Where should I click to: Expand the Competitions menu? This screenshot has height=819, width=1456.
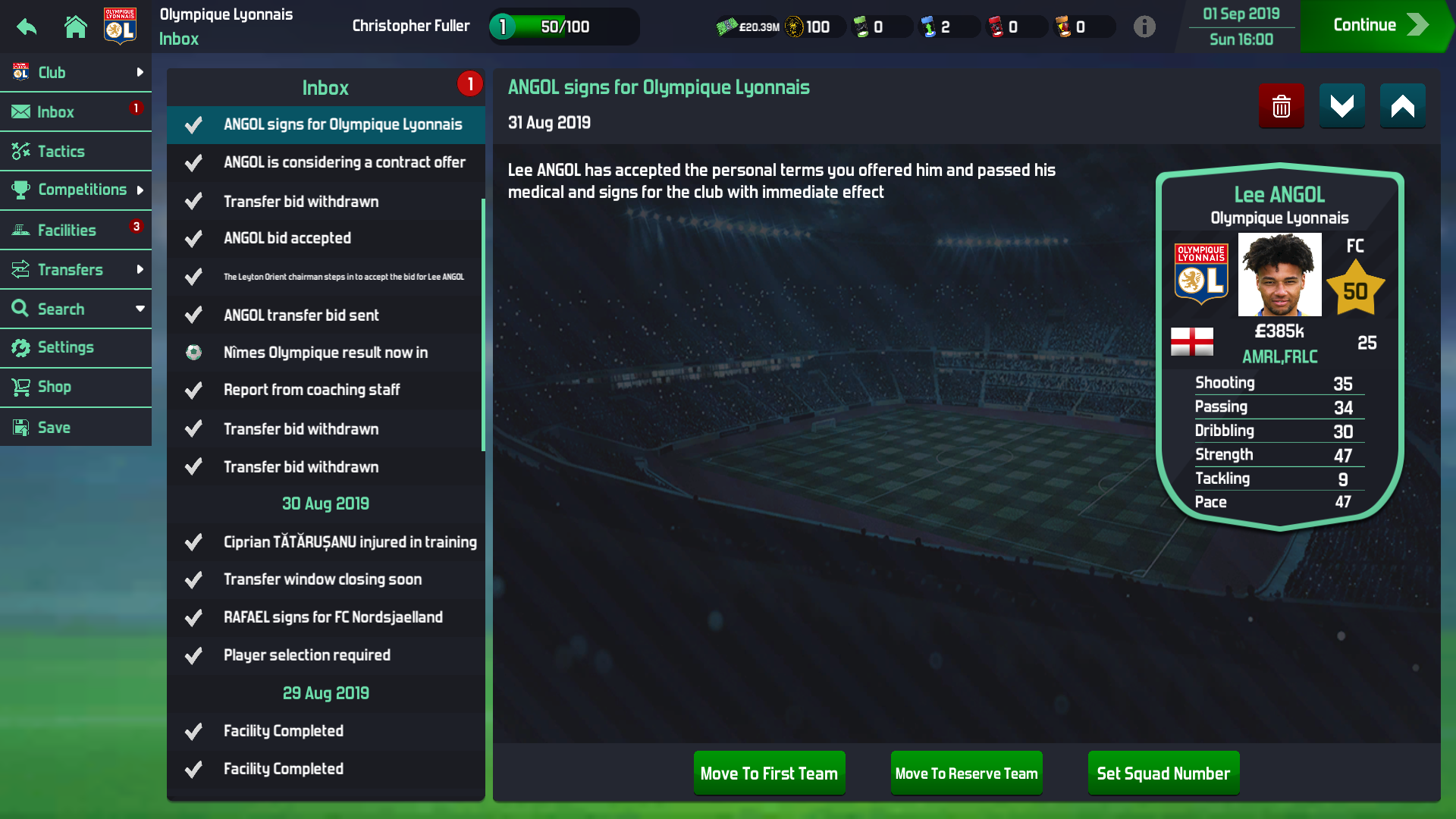76,190
